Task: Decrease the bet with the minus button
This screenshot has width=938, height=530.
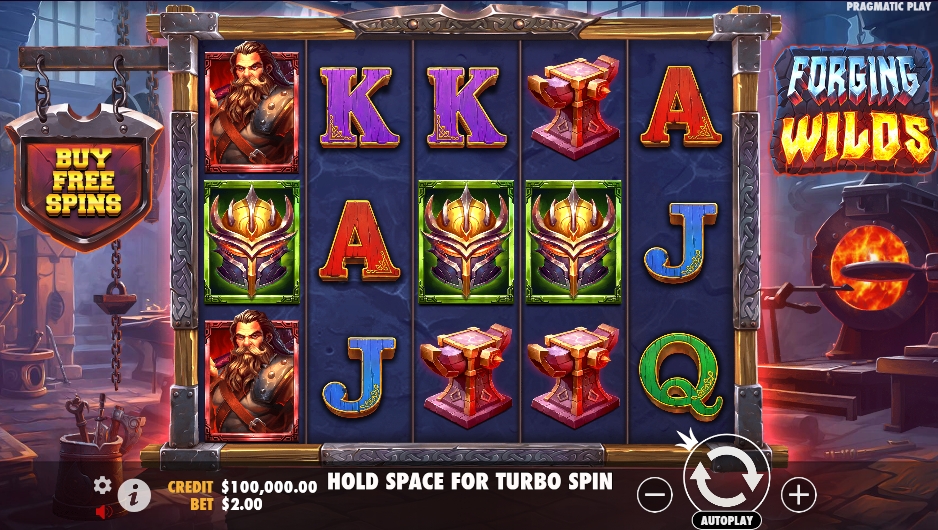Action: click(x=656, y=493)
